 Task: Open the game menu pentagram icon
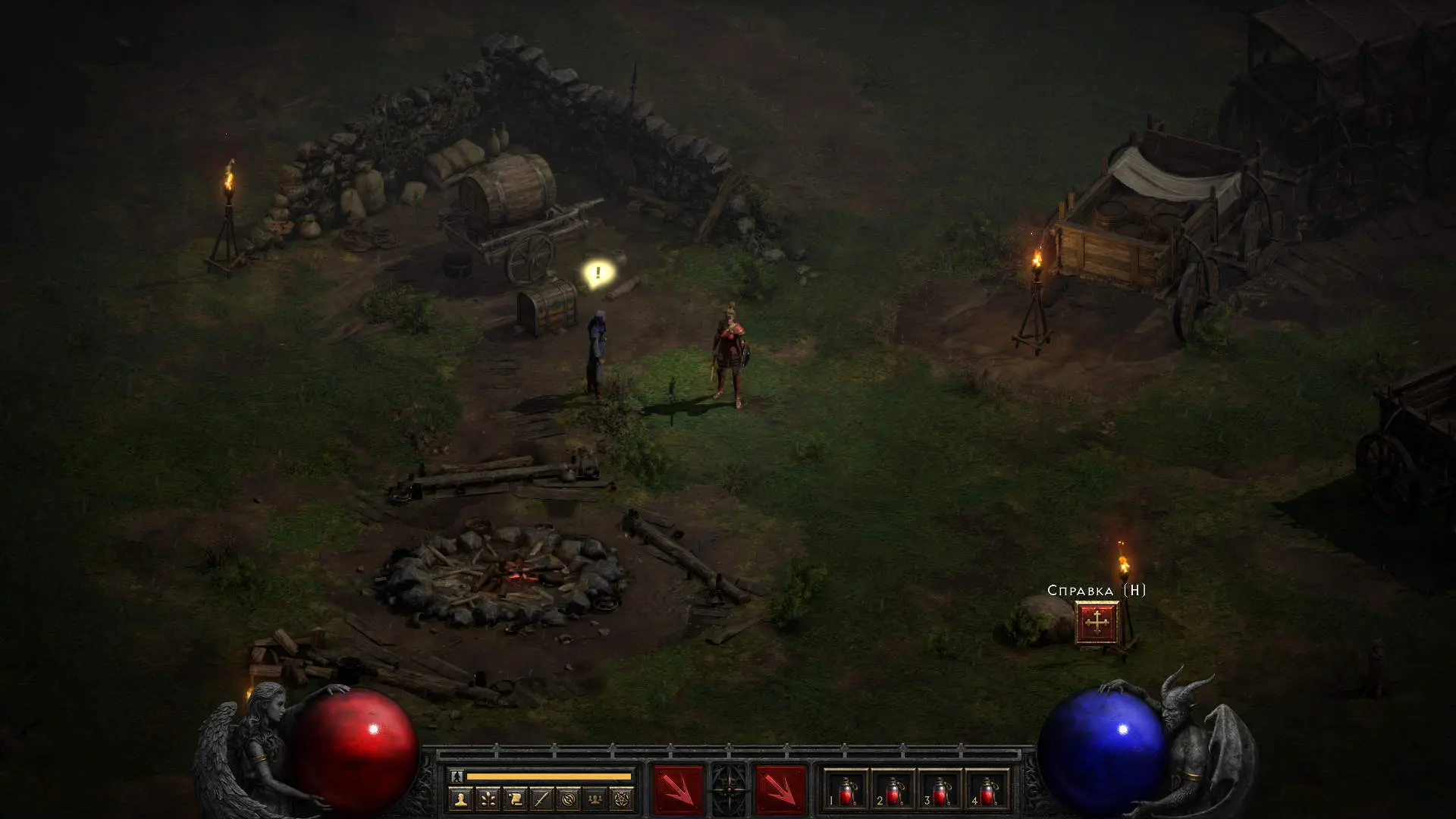pyautogui.click(x=622, y=799)
